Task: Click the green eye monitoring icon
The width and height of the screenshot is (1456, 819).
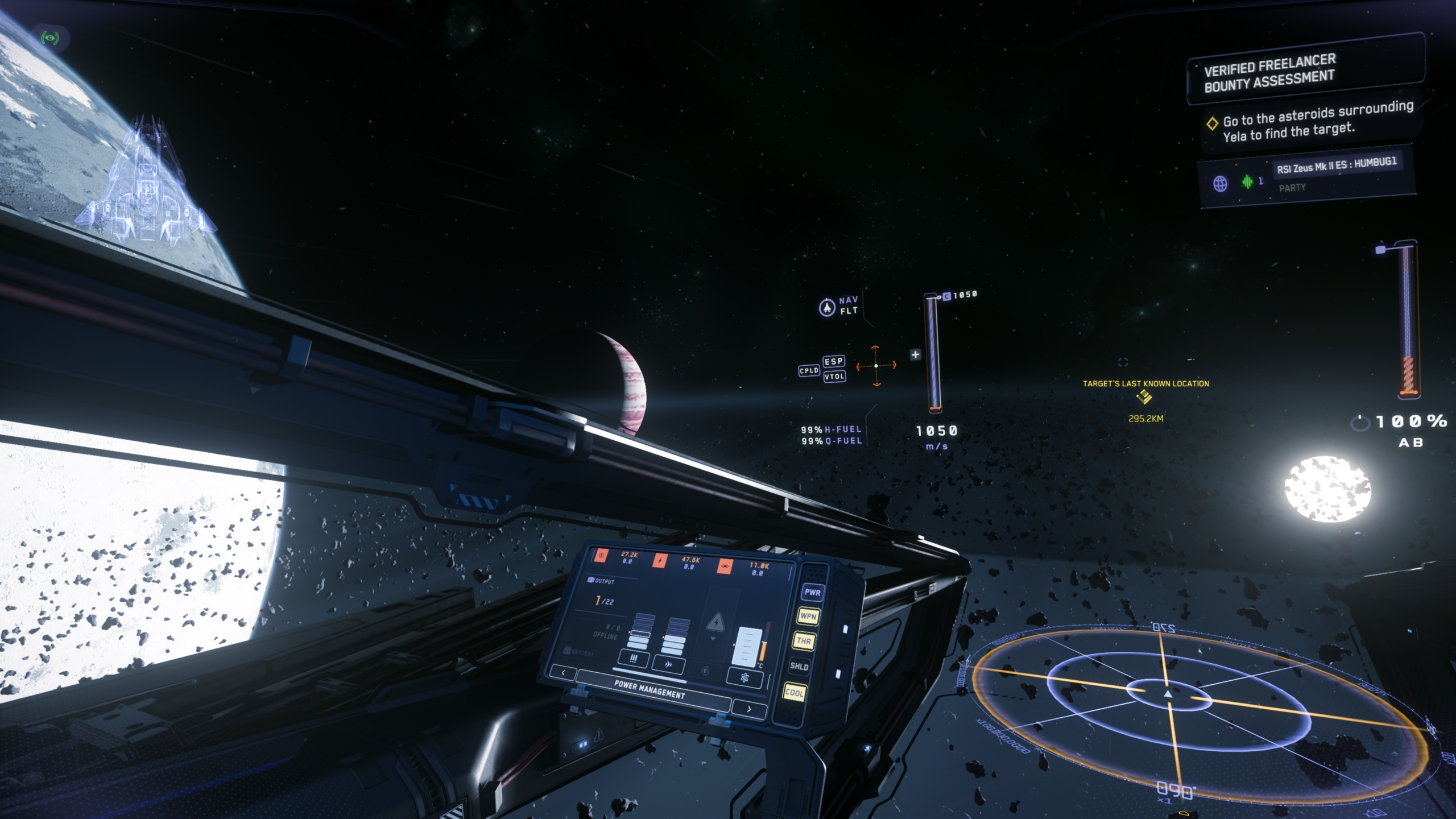Action: 50,38
